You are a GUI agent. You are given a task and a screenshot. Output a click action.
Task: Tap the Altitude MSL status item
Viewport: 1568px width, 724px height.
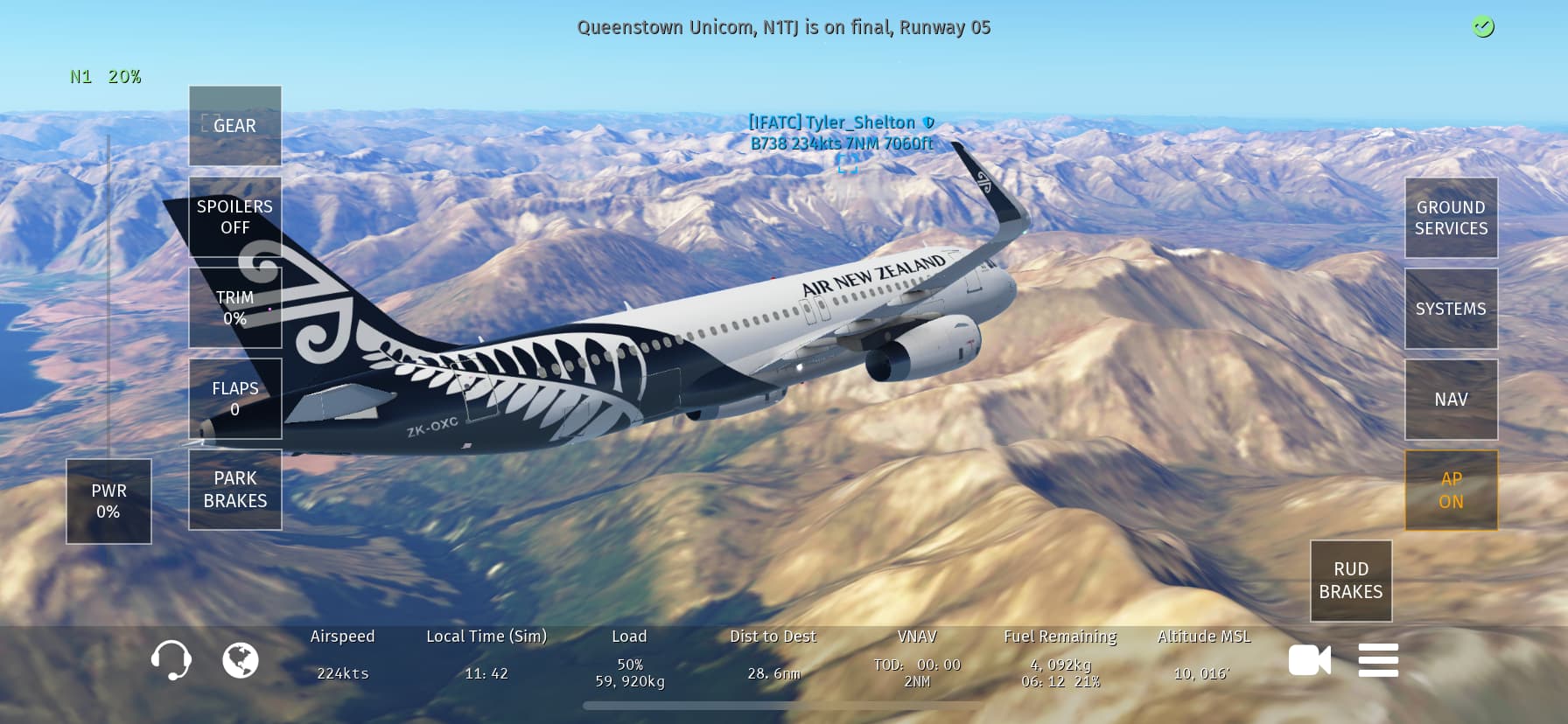point(1203,655)
